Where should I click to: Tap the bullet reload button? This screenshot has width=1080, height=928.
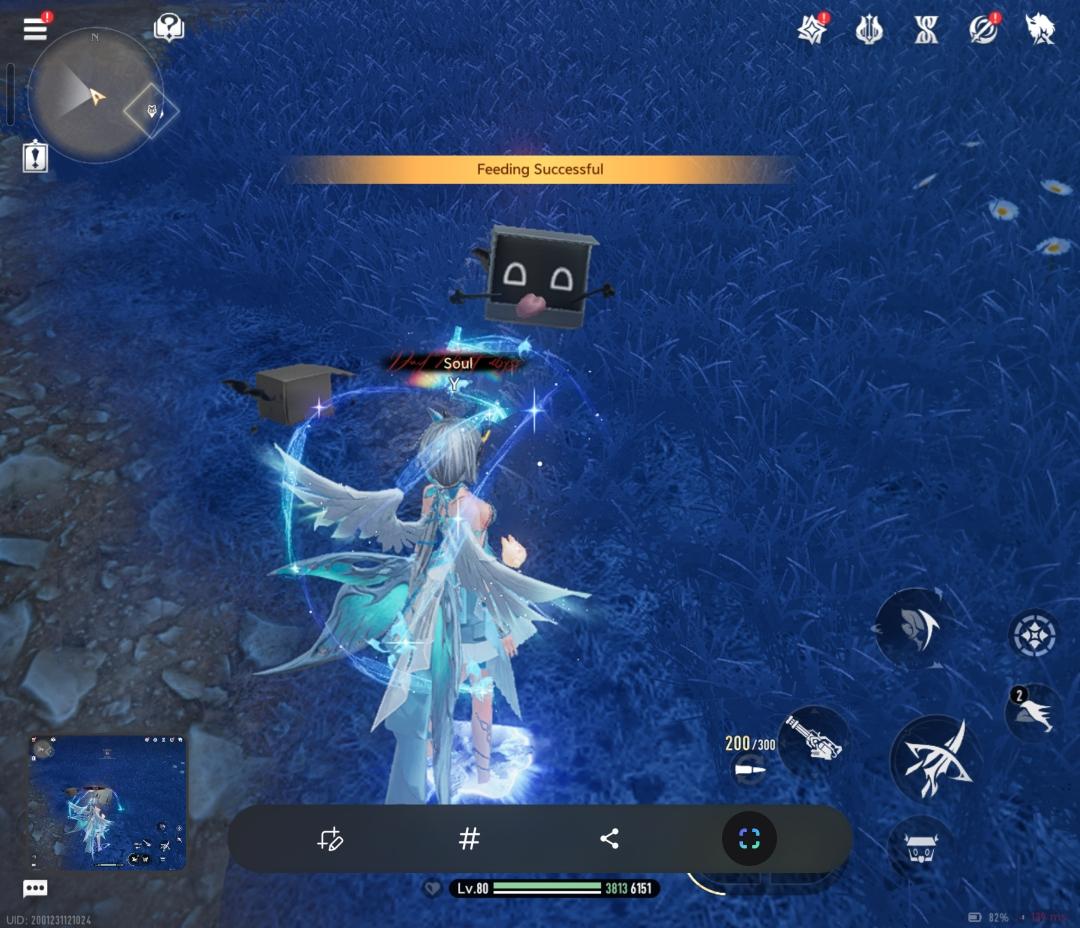(749, 769)
